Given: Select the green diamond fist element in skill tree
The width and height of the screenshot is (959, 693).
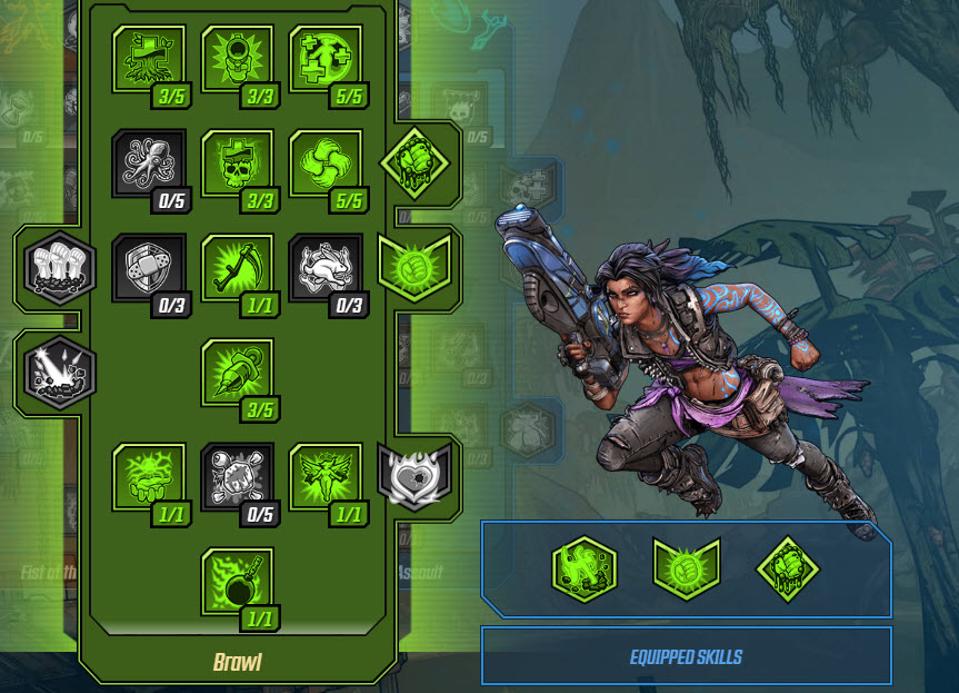Looking at the screenshot, I should [x=414, y=163].
